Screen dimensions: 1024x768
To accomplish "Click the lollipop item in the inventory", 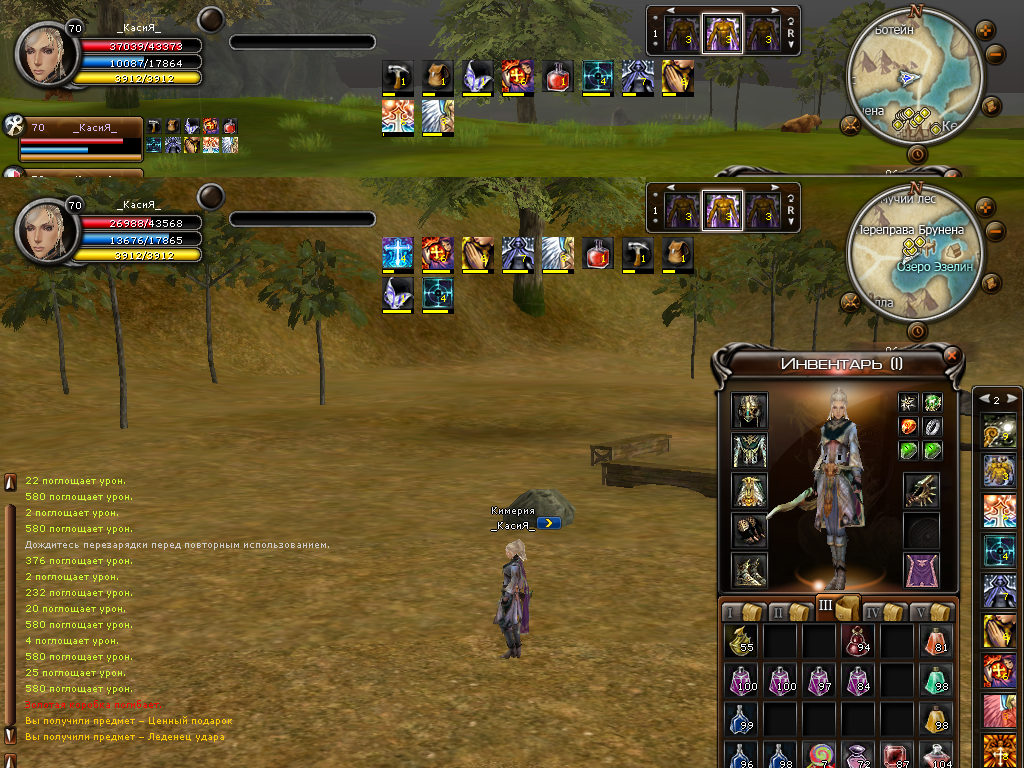I will [x=819, y=755].
